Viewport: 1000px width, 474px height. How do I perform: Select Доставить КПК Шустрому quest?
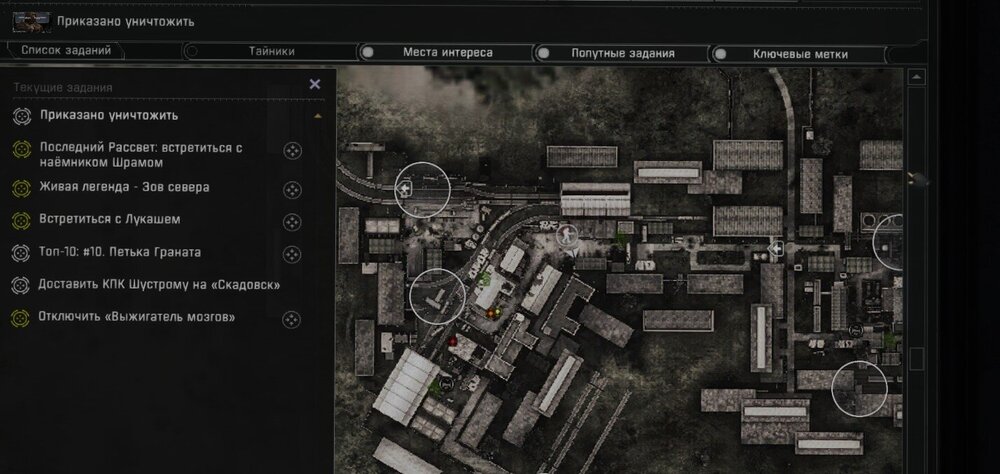(x=158, y=285)
